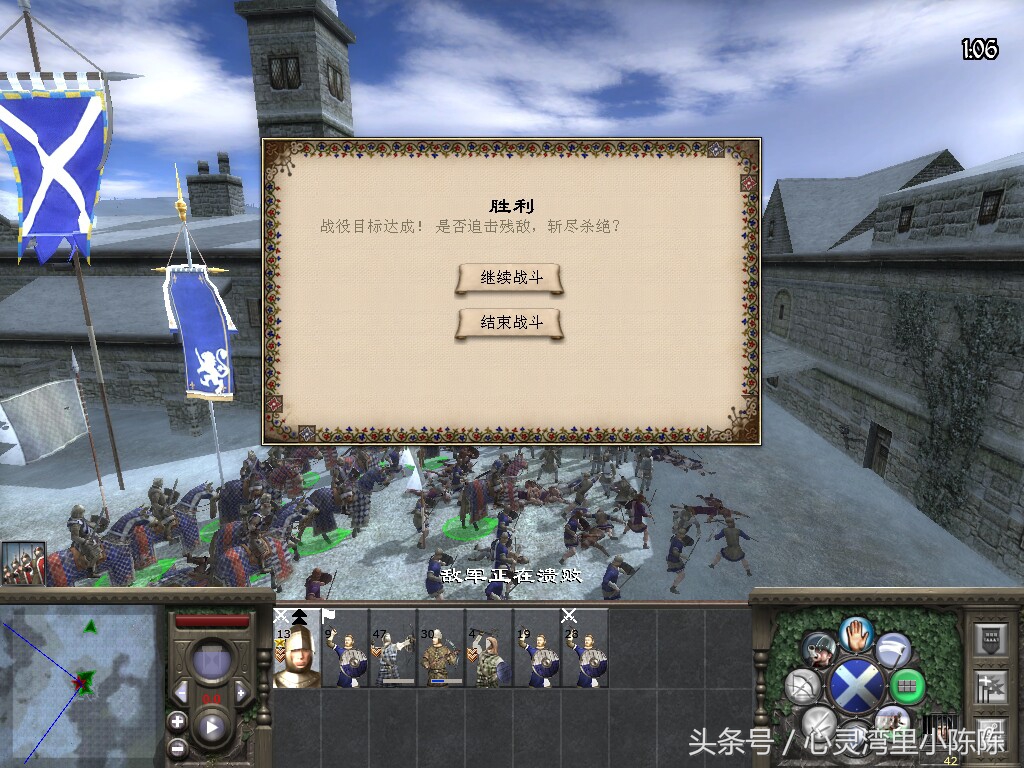Zoom out the minimap with minus button

[177, 746]
